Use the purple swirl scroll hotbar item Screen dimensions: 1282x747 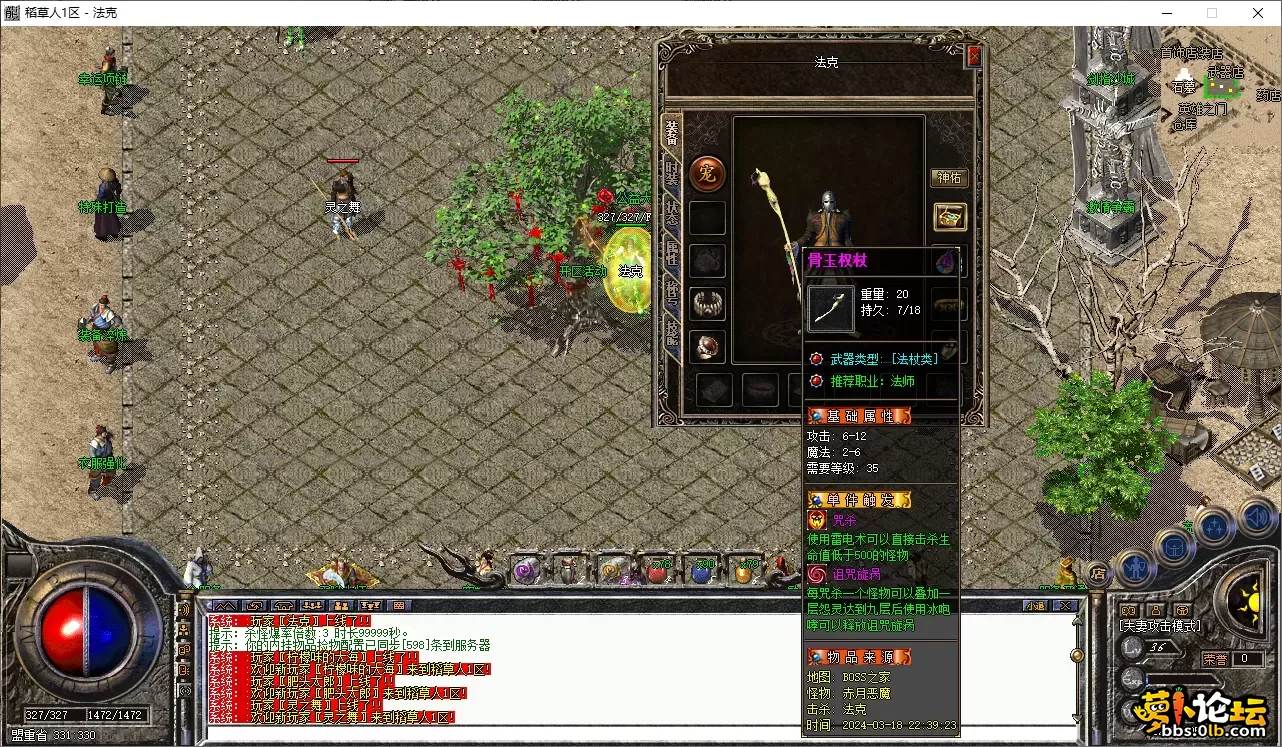[x=526, y=571]
